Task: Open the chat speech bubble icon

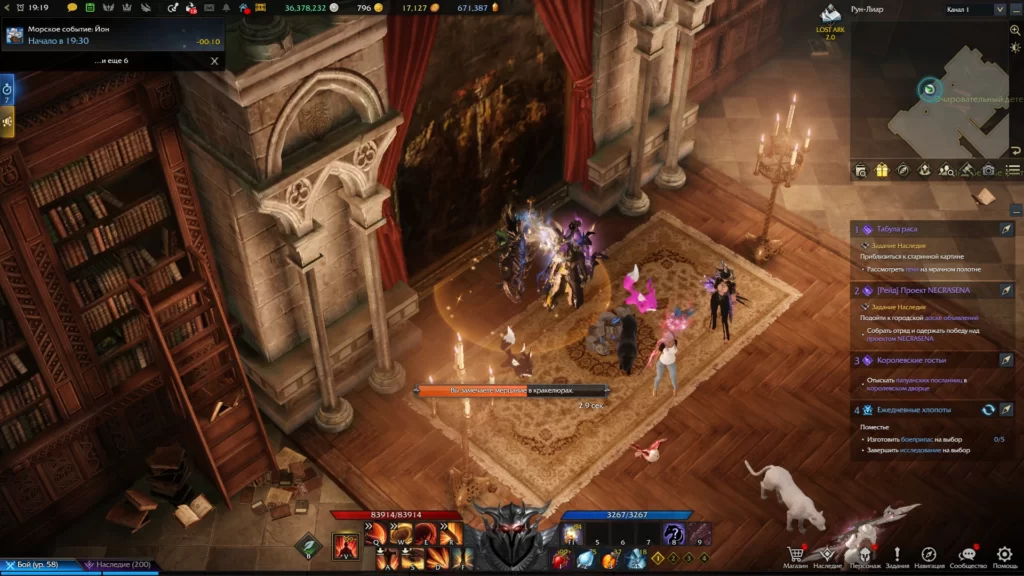Action: pos(72,8)
